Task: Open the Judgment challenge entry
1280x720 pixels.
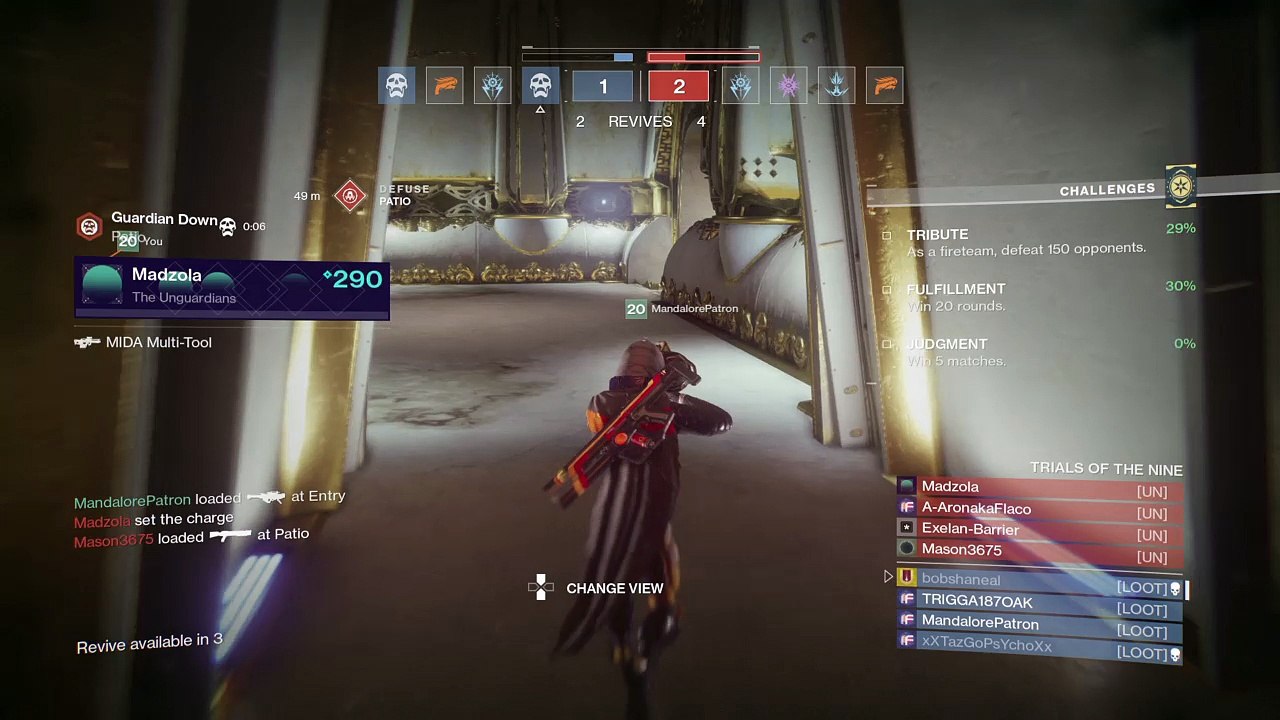Action: [1025, 352]
